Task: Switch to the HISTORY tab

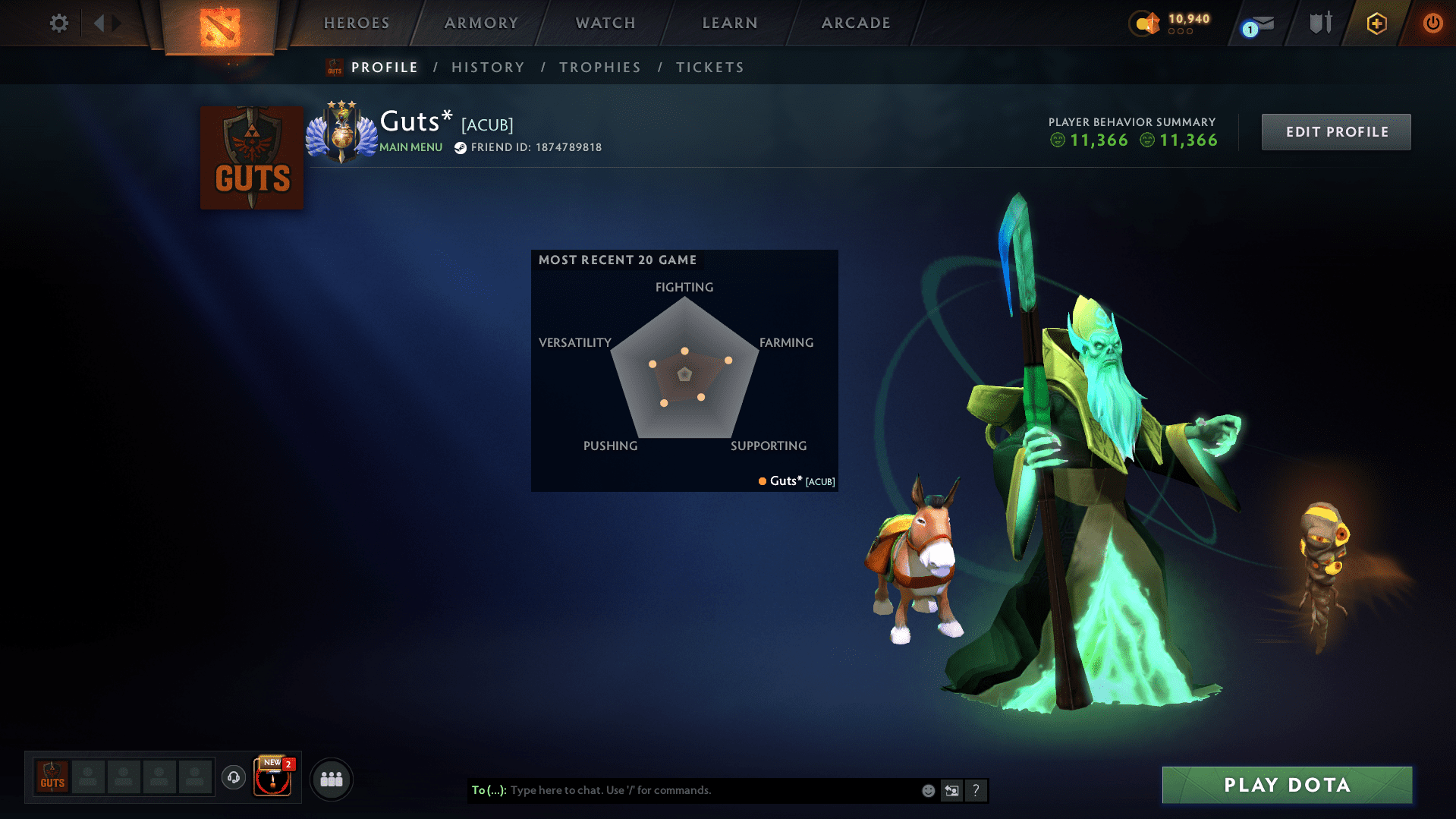Action: point(487,67)
